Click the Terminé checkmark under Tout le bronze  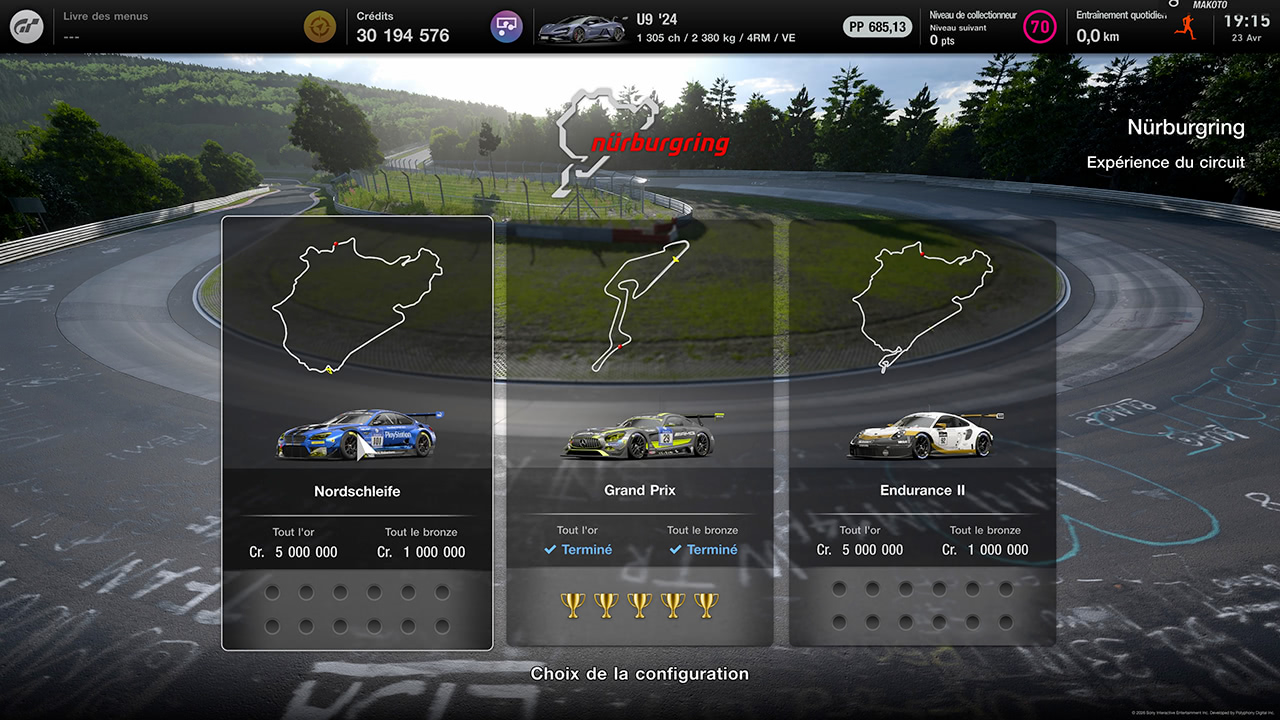[703, 549]
